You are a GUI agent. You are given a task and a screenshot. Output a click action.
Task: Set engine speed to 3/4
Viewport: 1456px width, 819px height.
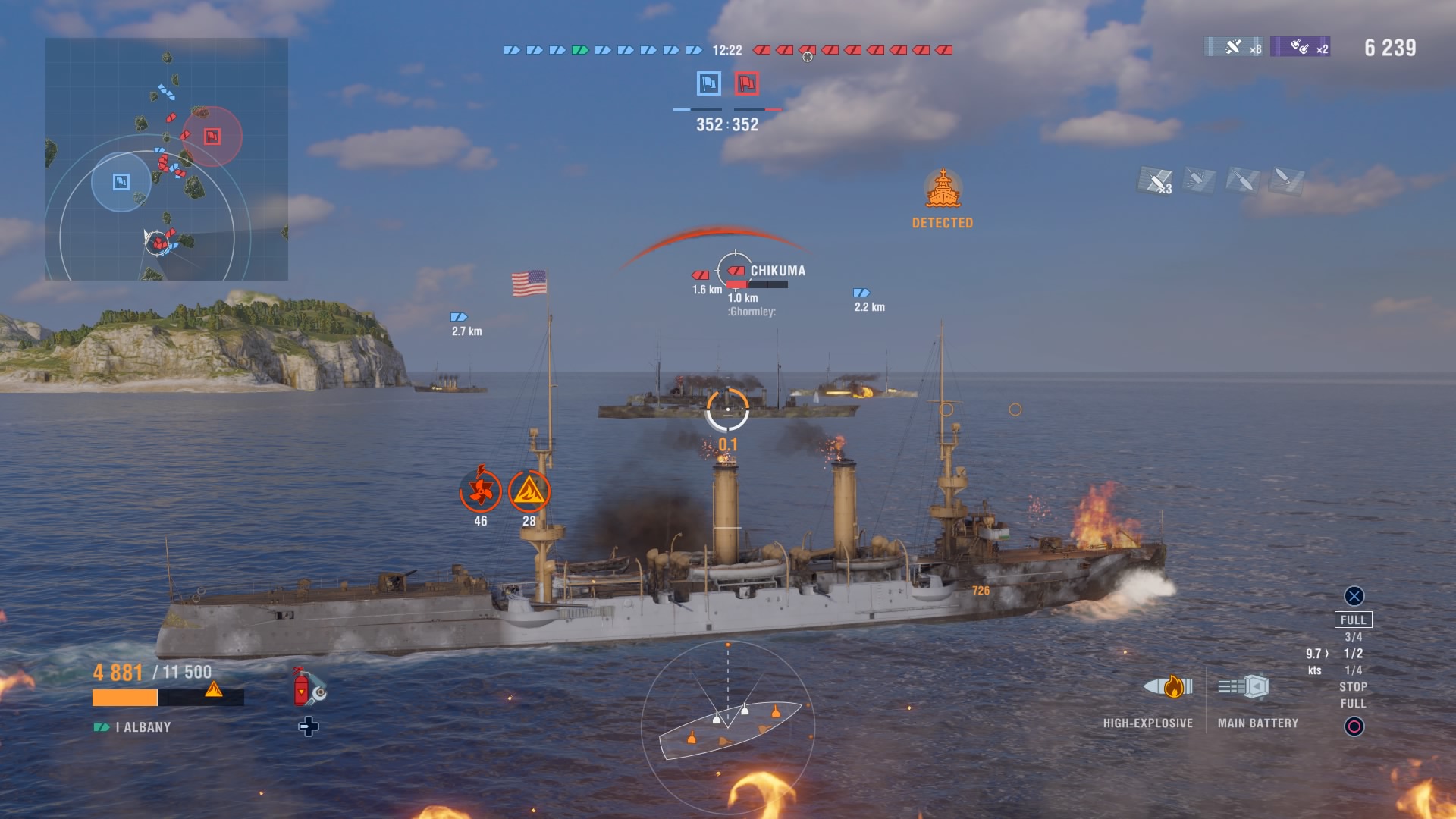tap(1354, 637)
